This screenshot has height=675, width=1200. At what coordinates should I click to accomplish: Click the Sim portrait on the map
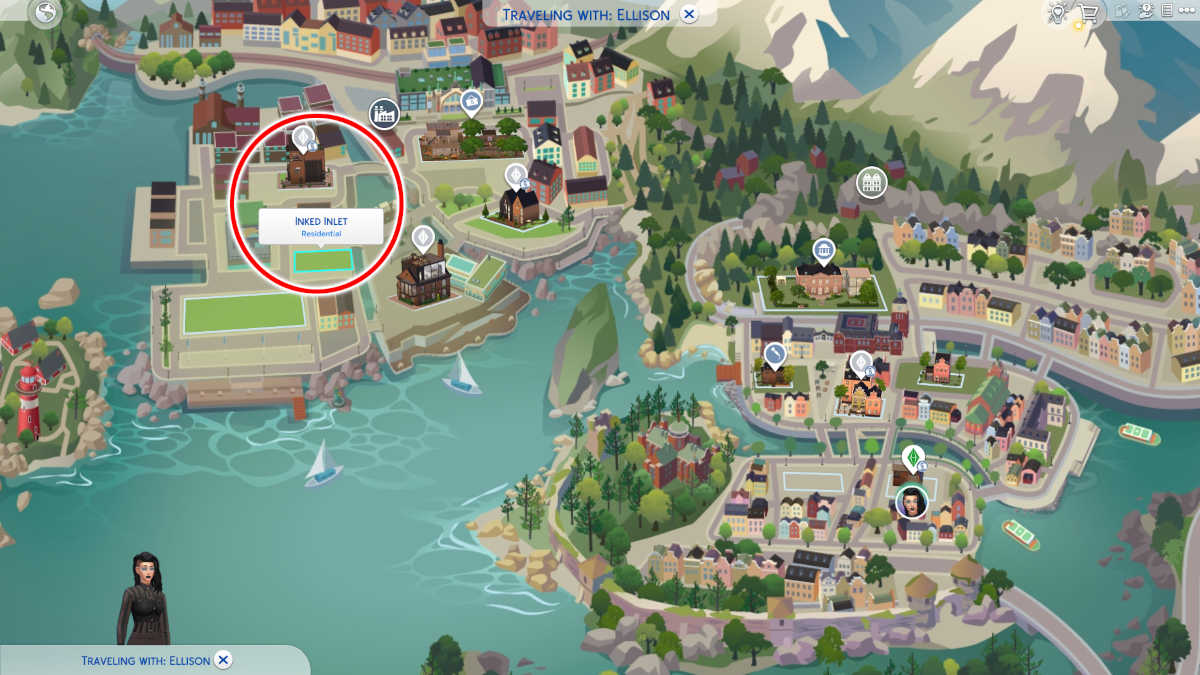[x=912, y=499]
